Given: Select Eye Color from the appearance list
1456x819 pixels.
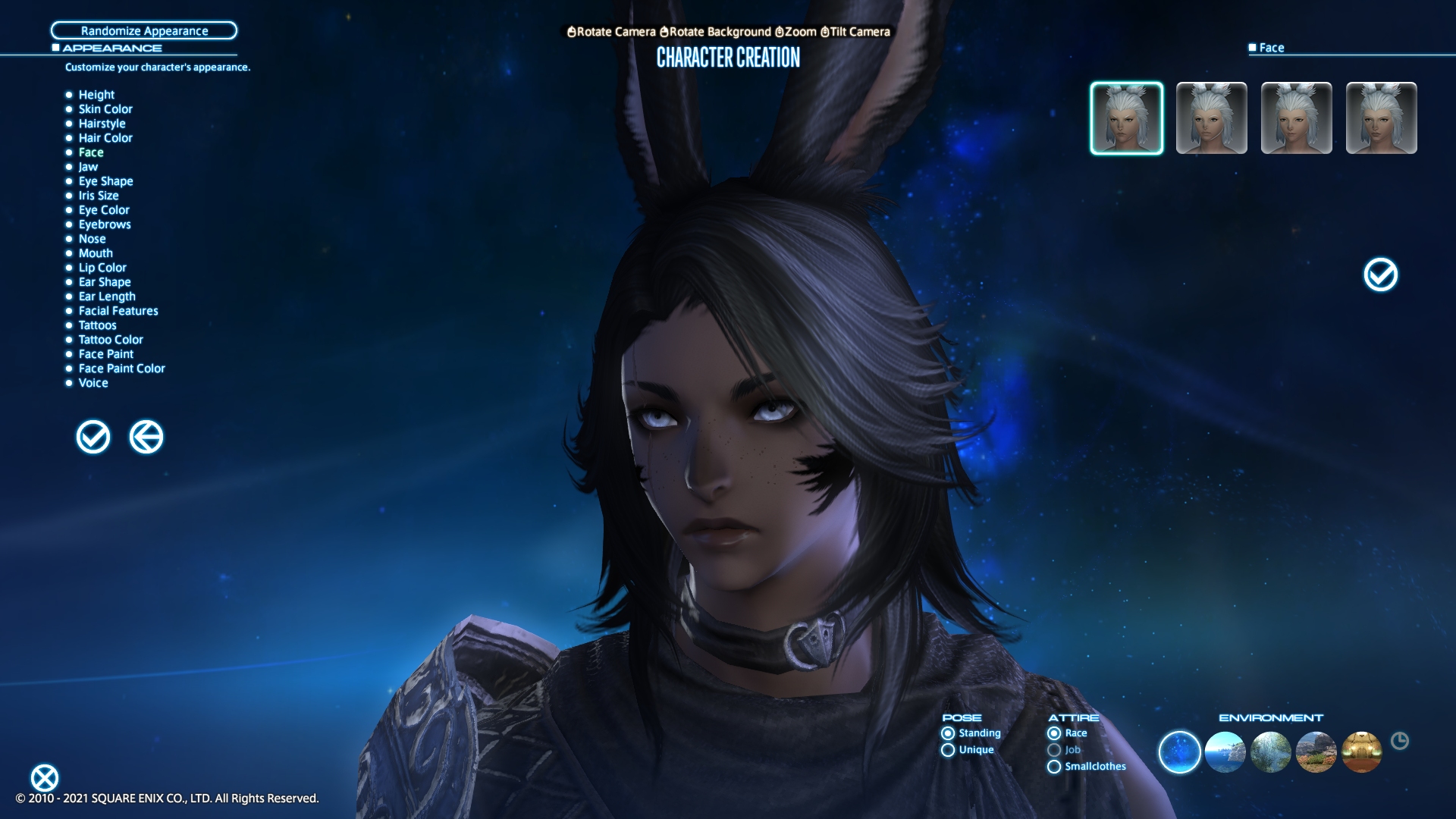Looking at the screenshot, I should (x=104, y=210).
